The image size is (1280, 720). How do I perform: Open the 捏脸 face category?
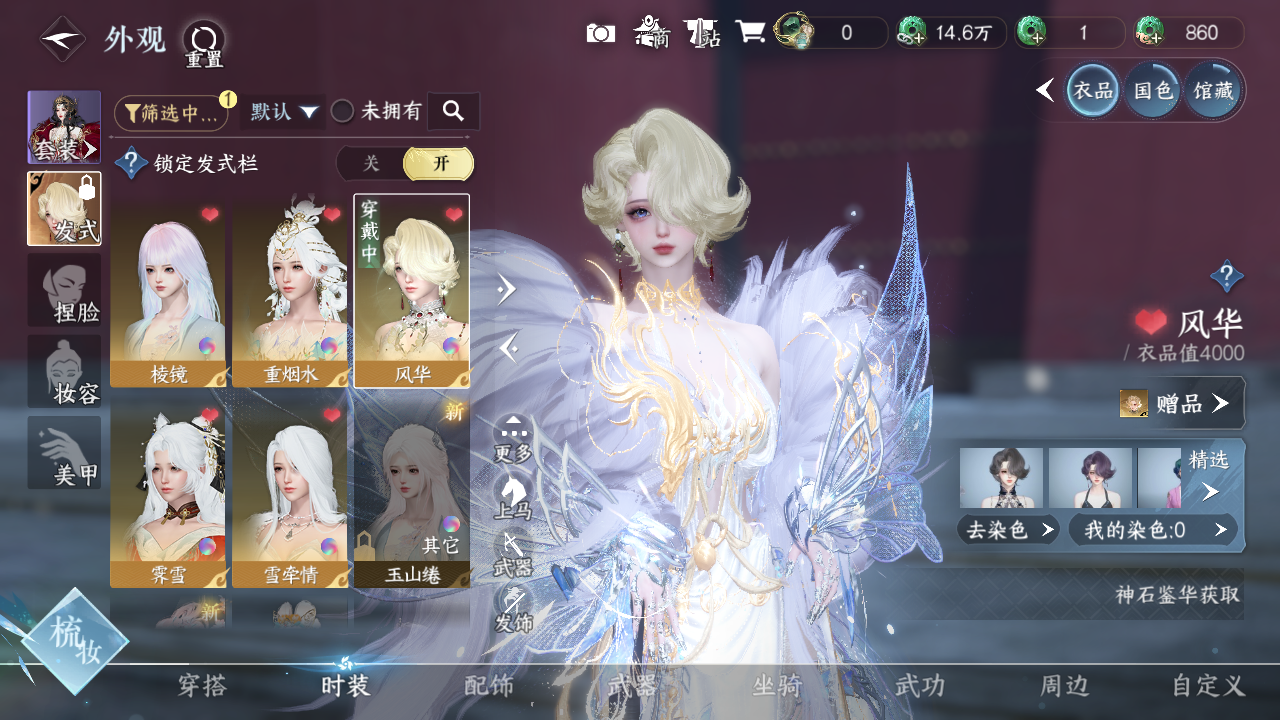pyautogui.click(x=65, y=290)
